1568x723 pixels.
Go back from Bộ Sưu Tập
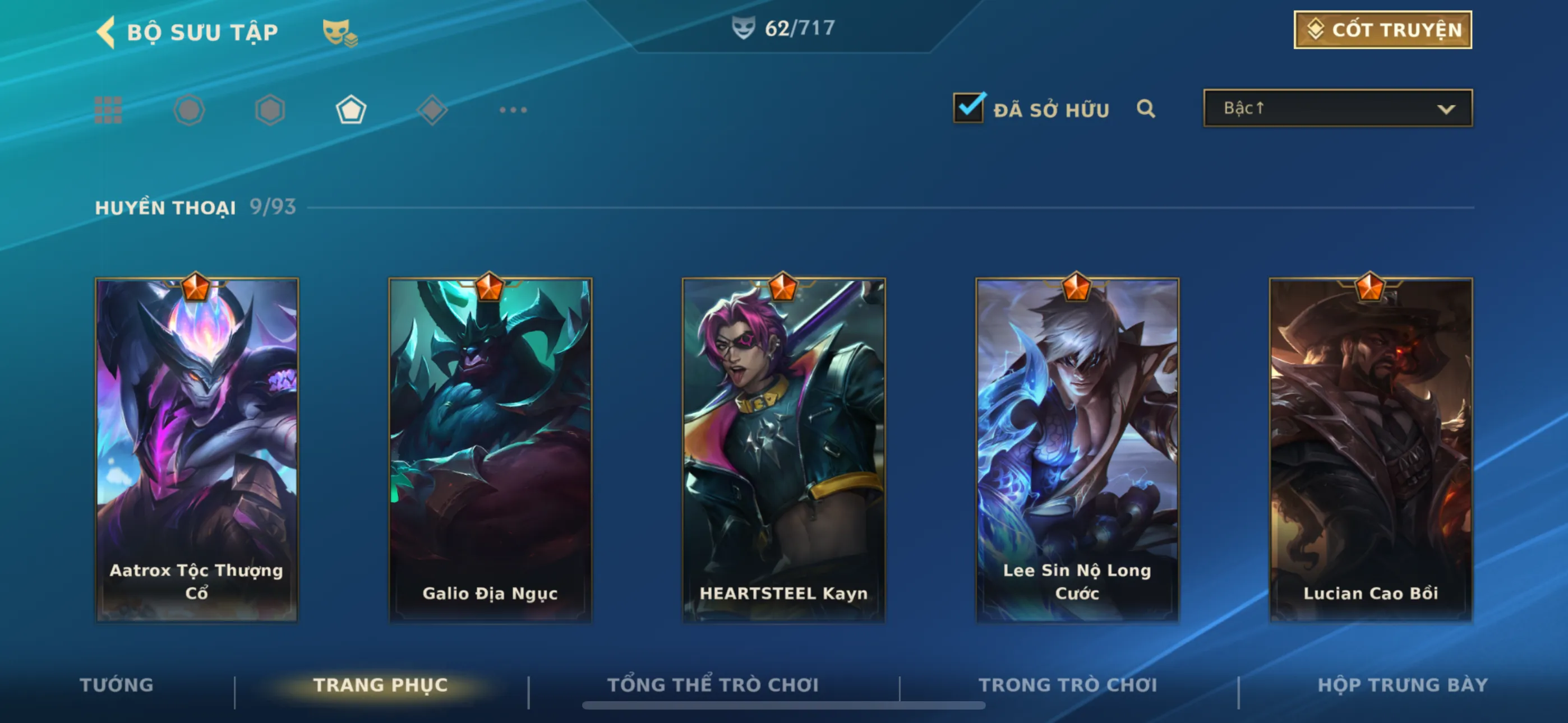click(x=105, y=31)
